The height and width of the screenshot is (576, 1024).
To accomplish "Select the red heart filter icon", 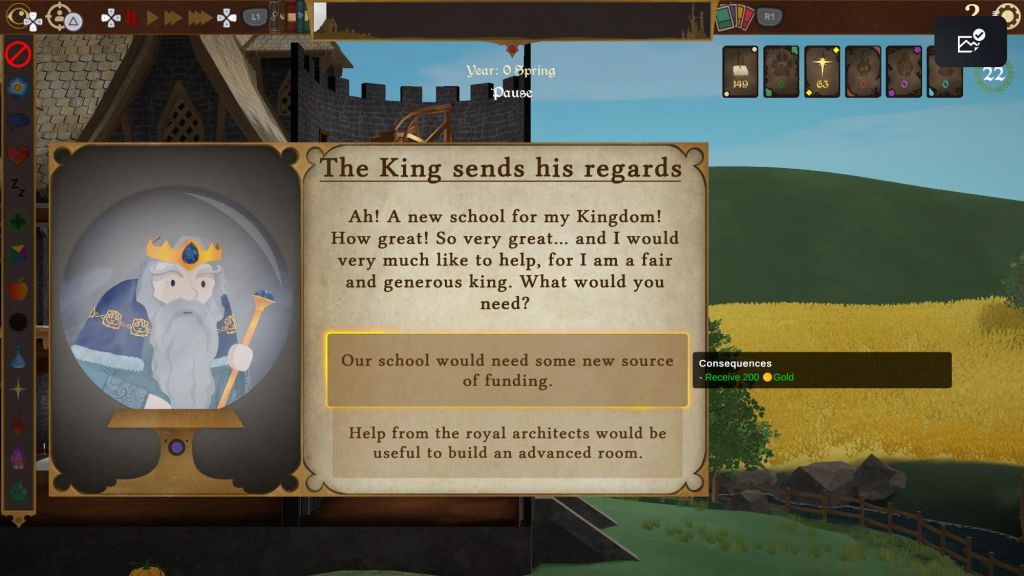I will tap(18, 156).
